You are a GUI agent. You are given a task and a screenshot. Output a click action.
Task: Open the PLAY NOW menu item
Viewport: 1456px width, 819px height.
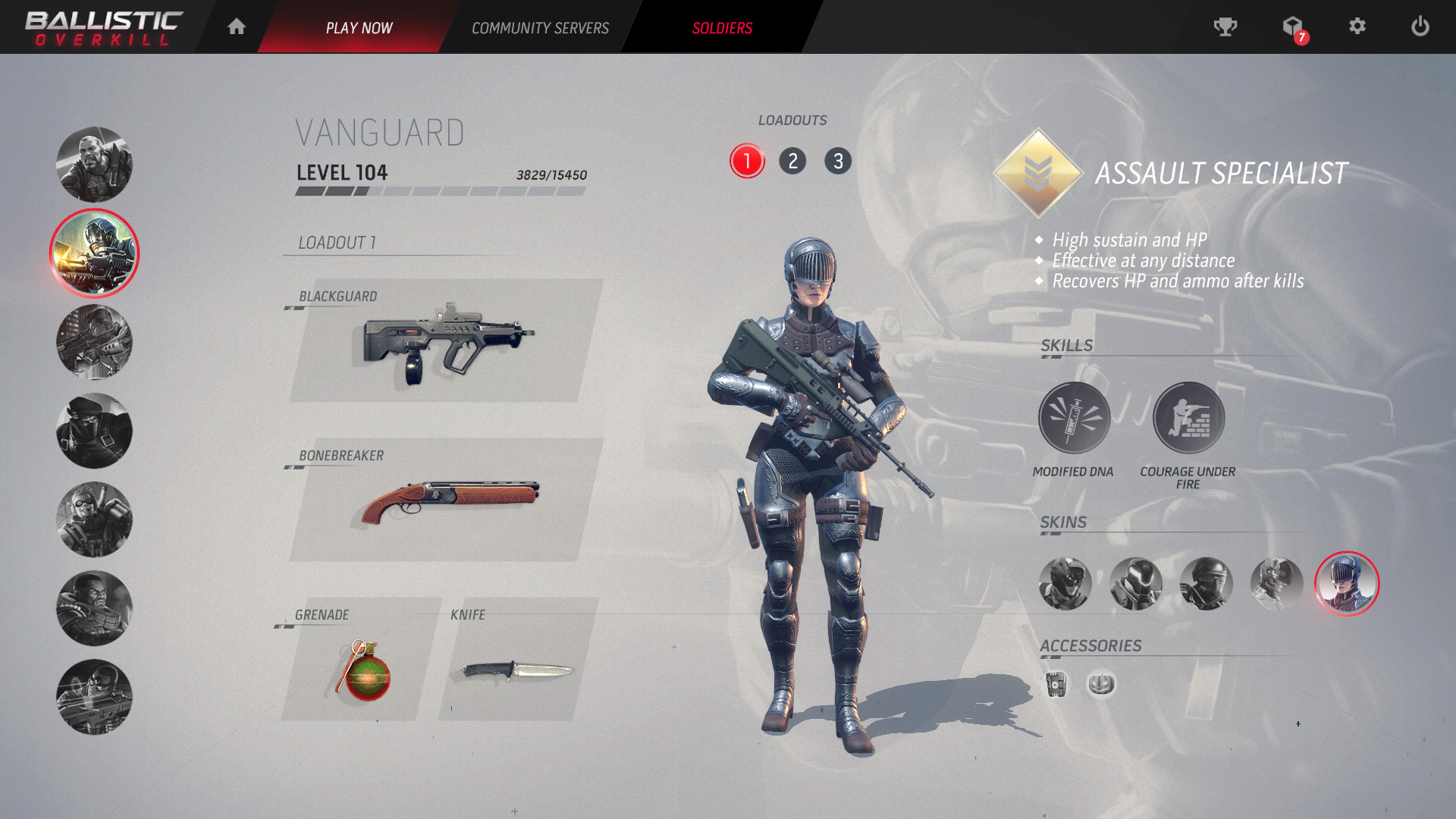click(x=359, y=28)
